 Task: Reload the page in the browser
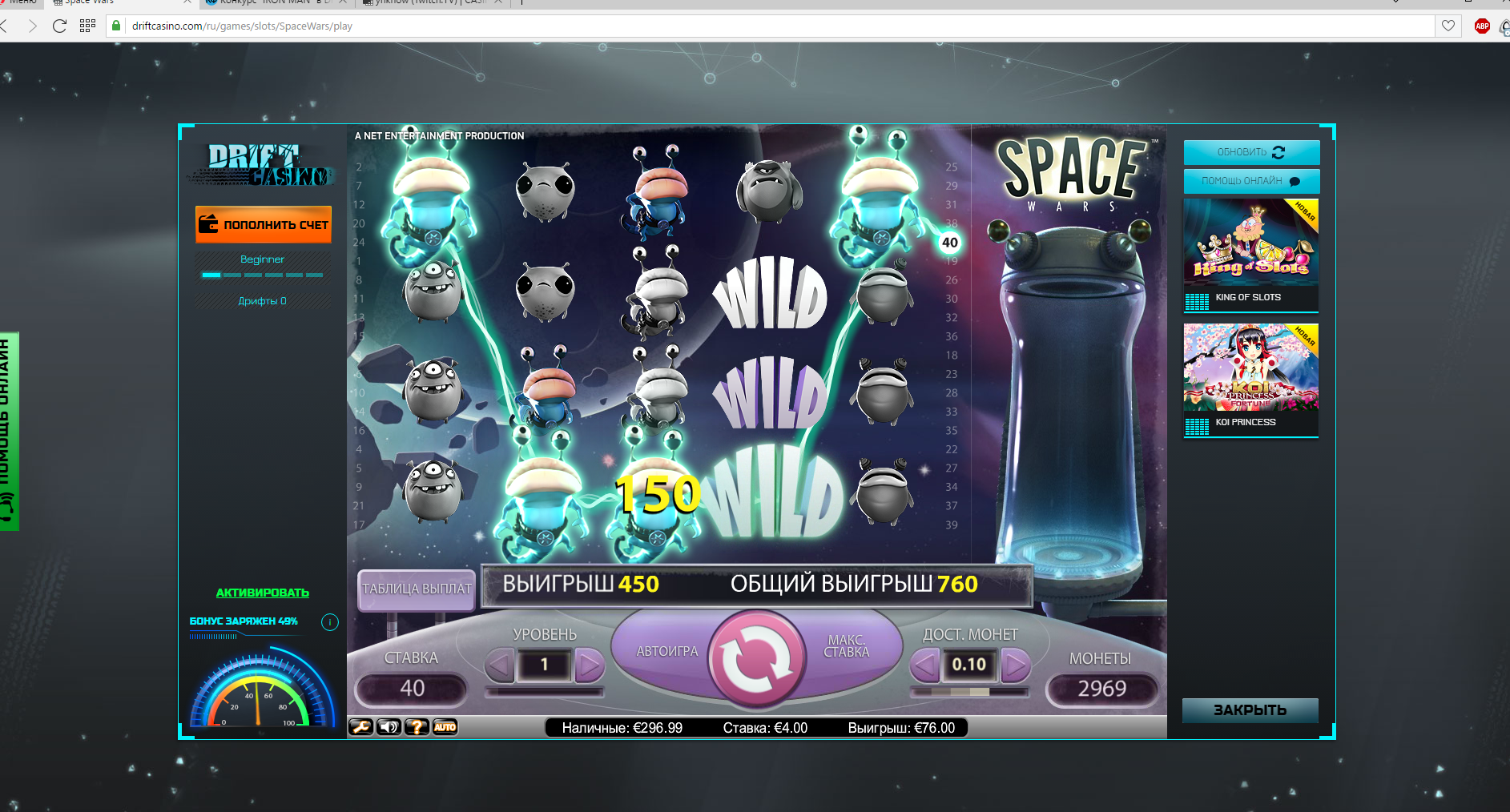[x=59, y=26]
